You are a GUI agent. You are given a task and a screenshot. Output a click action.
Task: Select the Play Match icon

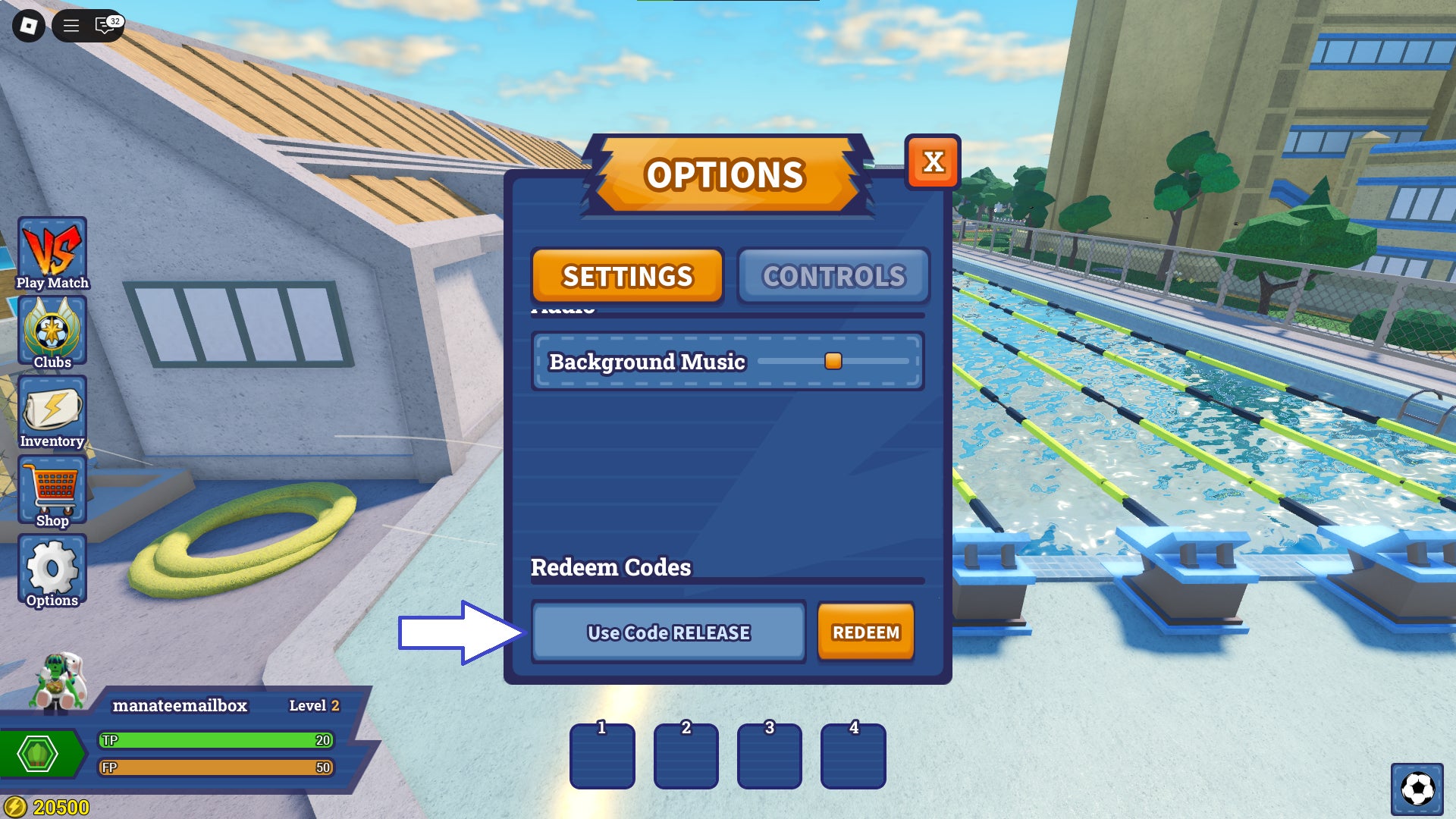coord(52,250)
